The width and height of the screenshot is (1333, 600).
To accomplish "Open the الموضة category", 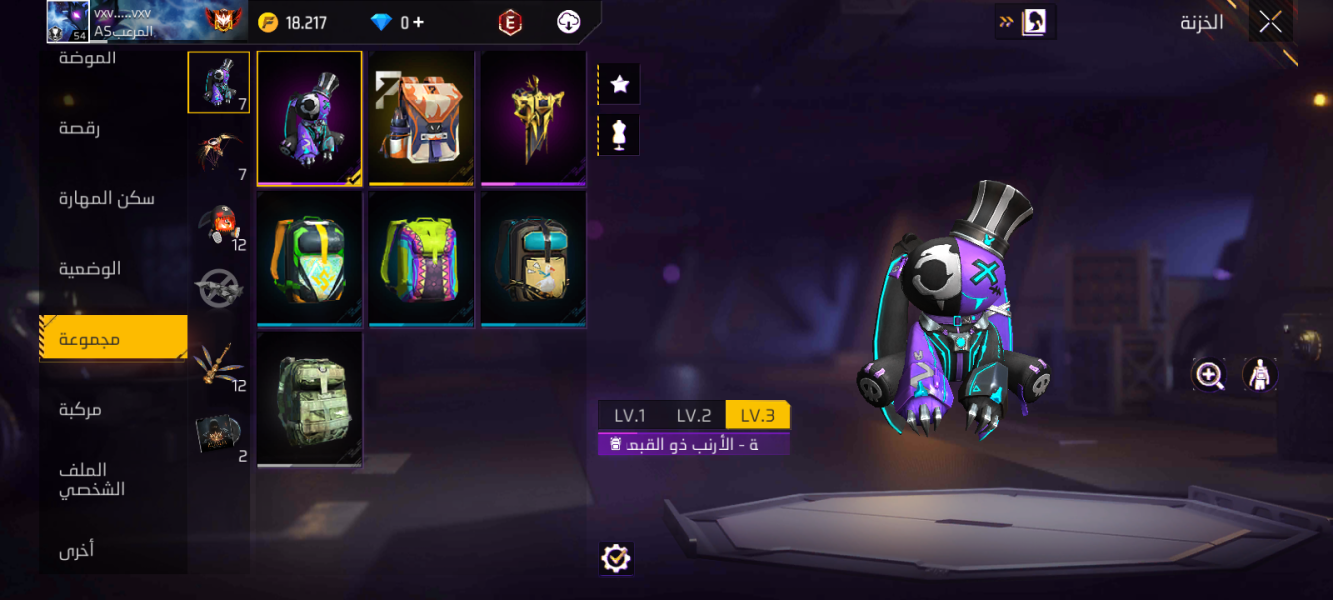I will tap(88, 59).
